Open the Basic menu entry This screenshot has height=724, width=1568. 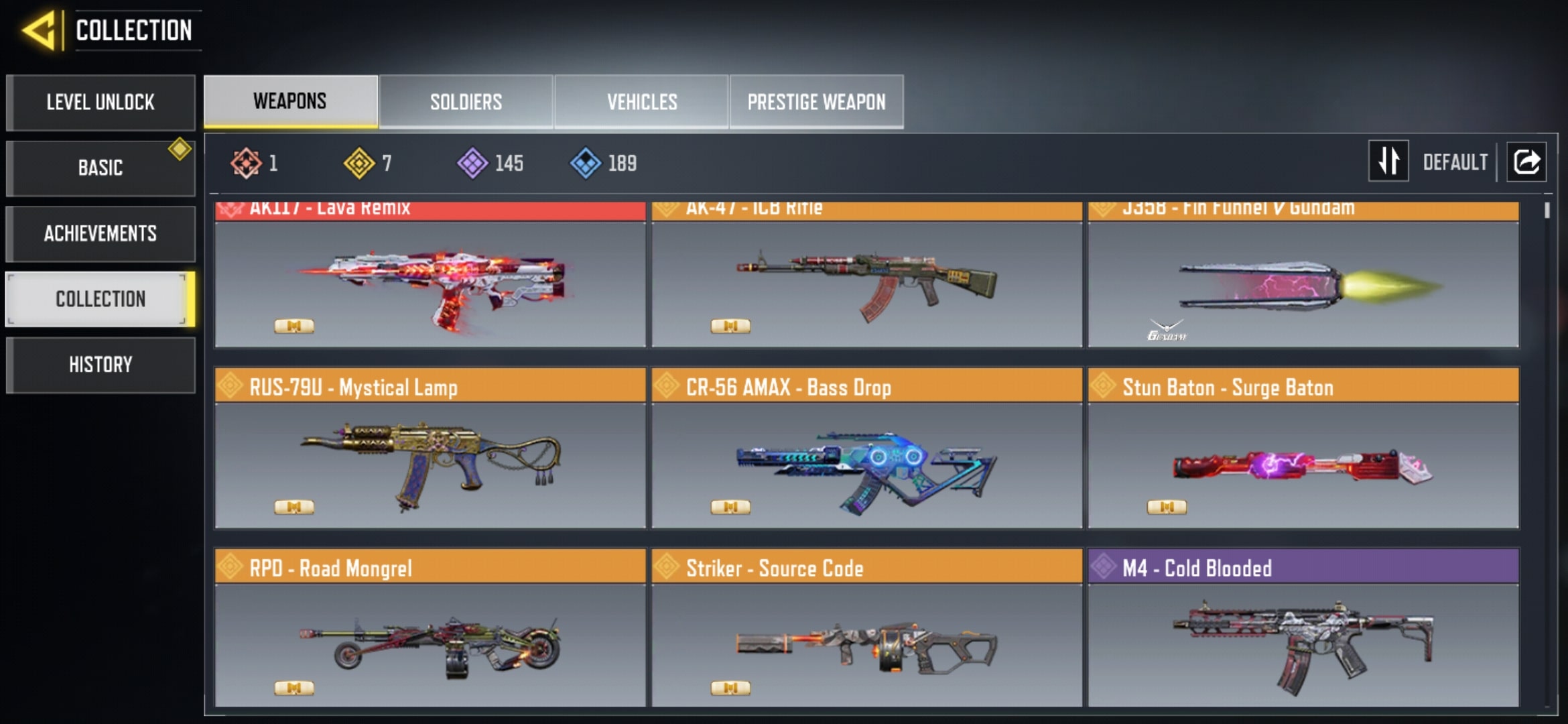pyautogui.click(x=101, y=168)
